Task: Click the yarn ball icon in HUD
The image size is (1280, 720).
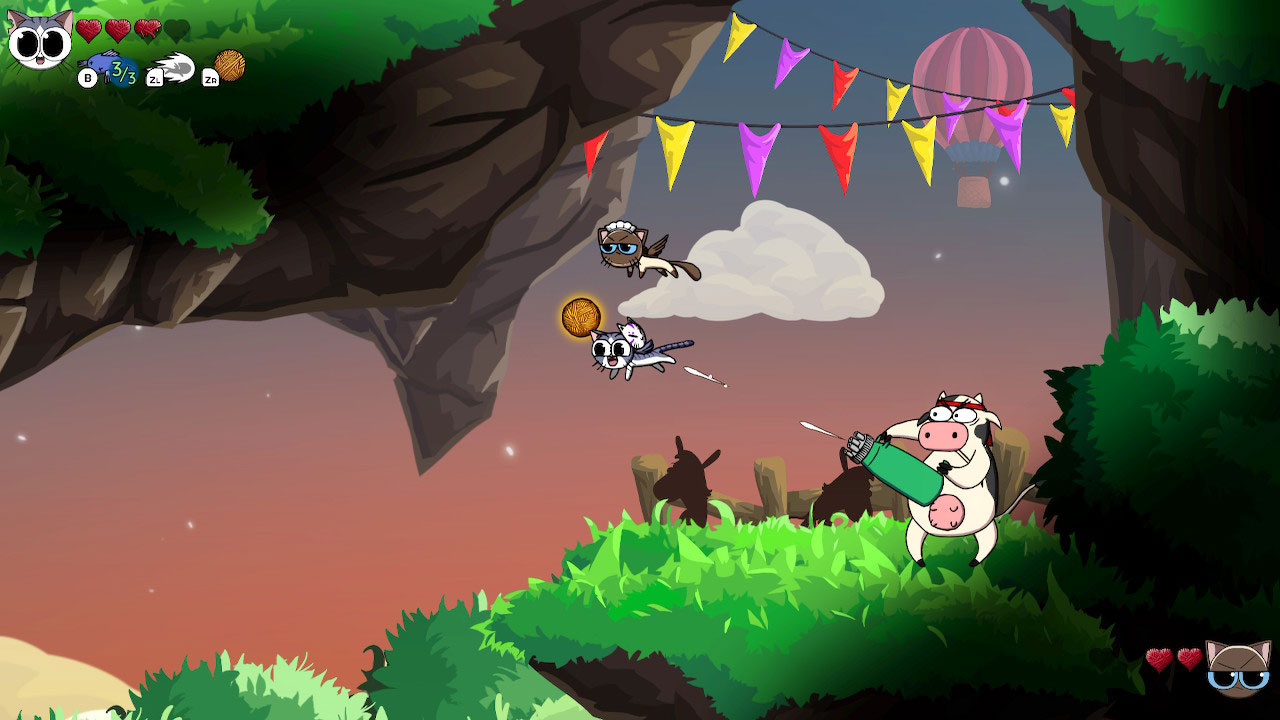Action: pos(231,68)
